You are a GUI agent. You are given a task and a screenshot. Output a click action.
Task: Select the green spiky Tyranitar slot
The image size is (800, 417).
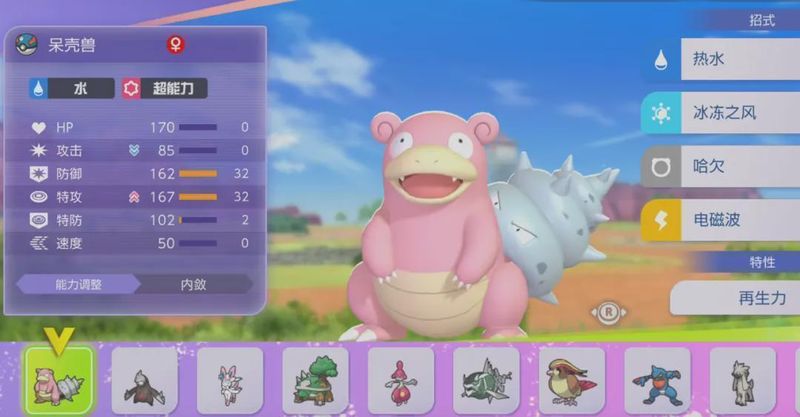click(x=486, y=381)
